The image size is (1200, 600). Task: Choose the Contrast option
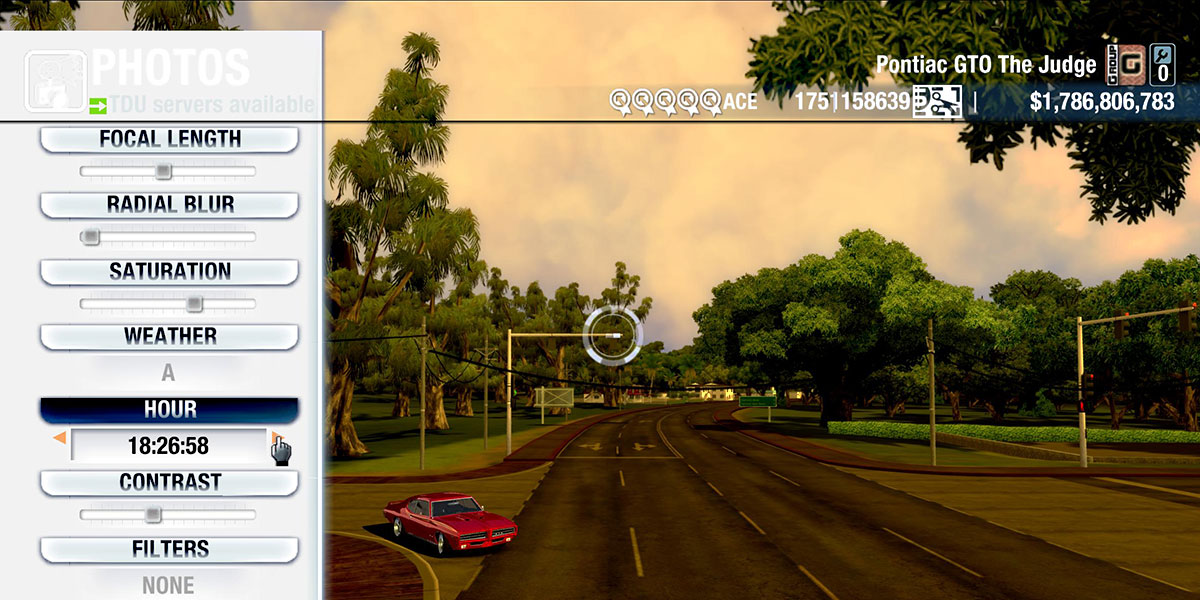(169, 483)
